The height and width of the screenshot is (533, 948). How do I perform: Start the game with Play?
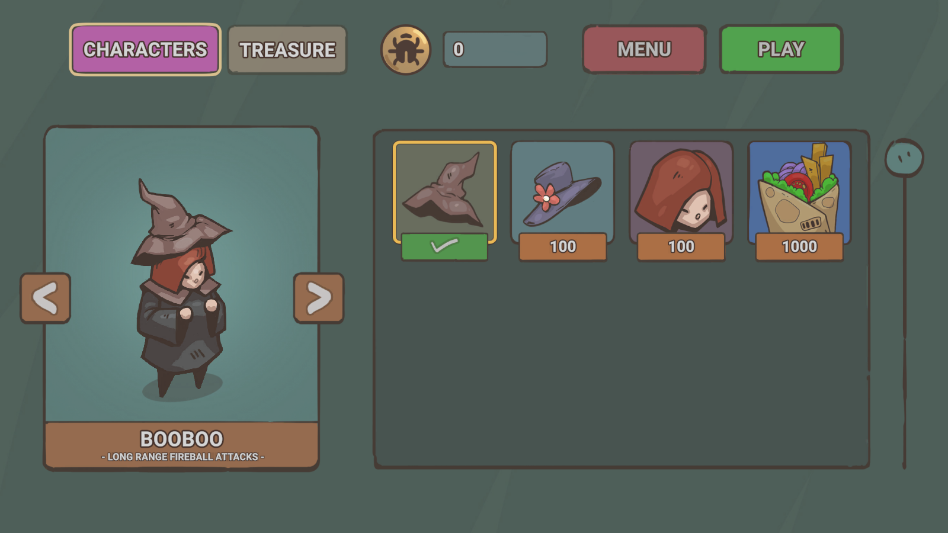click(780, 50)
